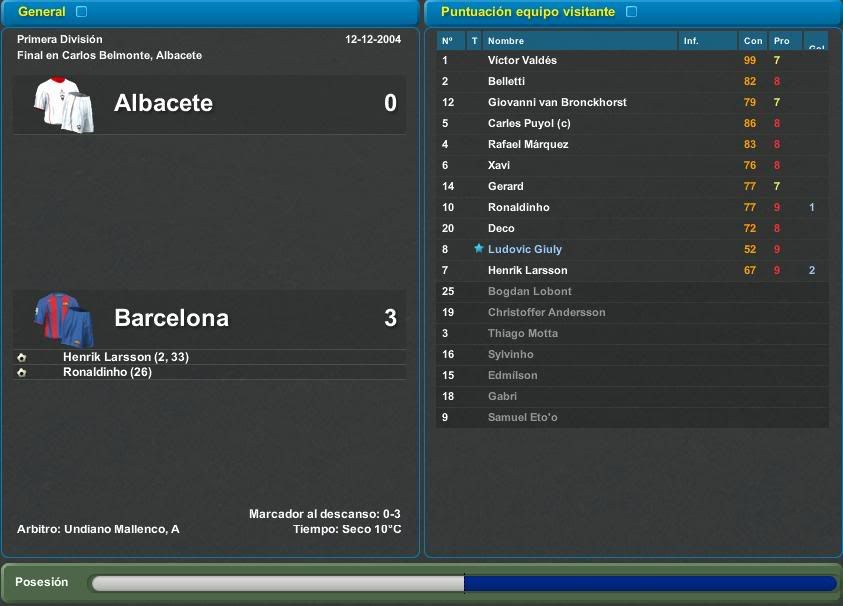The height and width of the screenshot is (606, 843).
Task: Open the Puntuación equipo visitante selector box
Action: 631,12
